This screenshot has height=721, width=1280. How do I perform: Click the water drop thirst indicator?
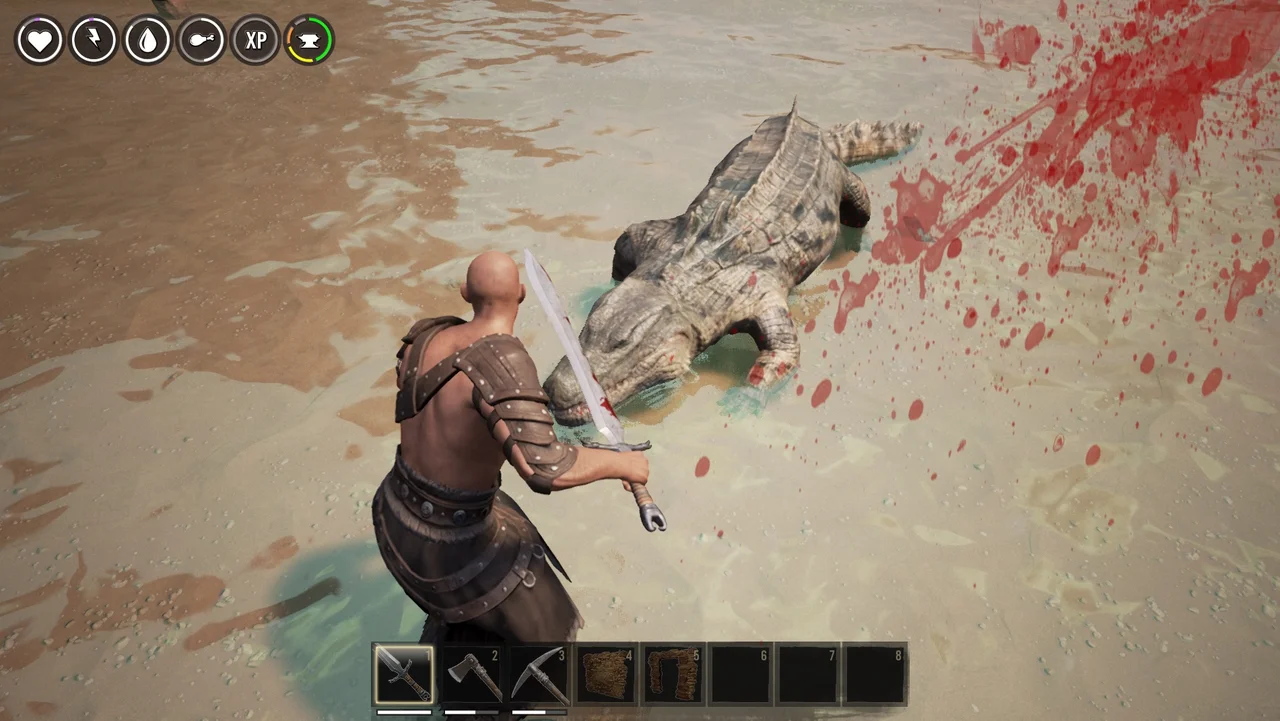tap(146, 40)
